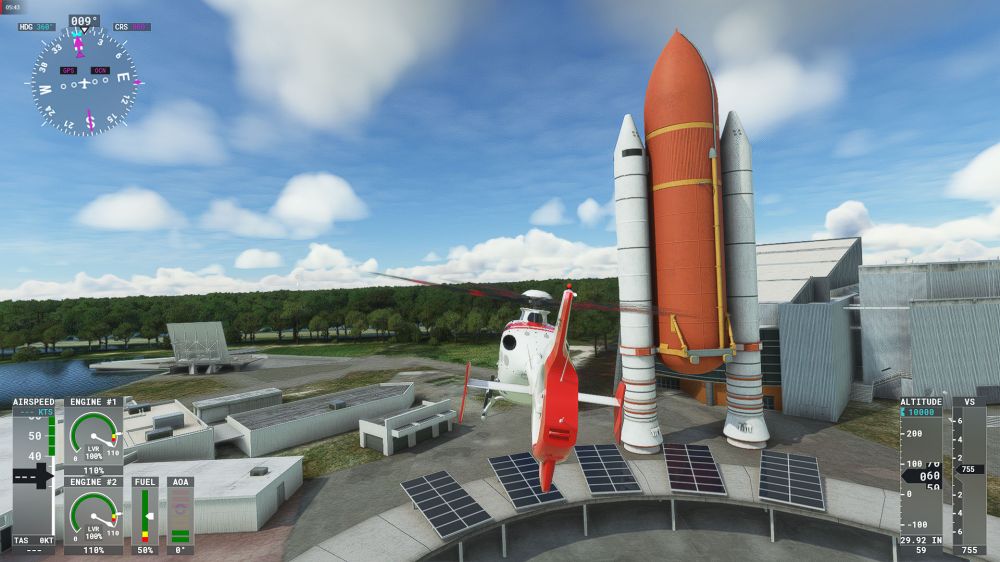Click the heading compass rose
This screenshot has width=1000, height=562.
point(84,82)
